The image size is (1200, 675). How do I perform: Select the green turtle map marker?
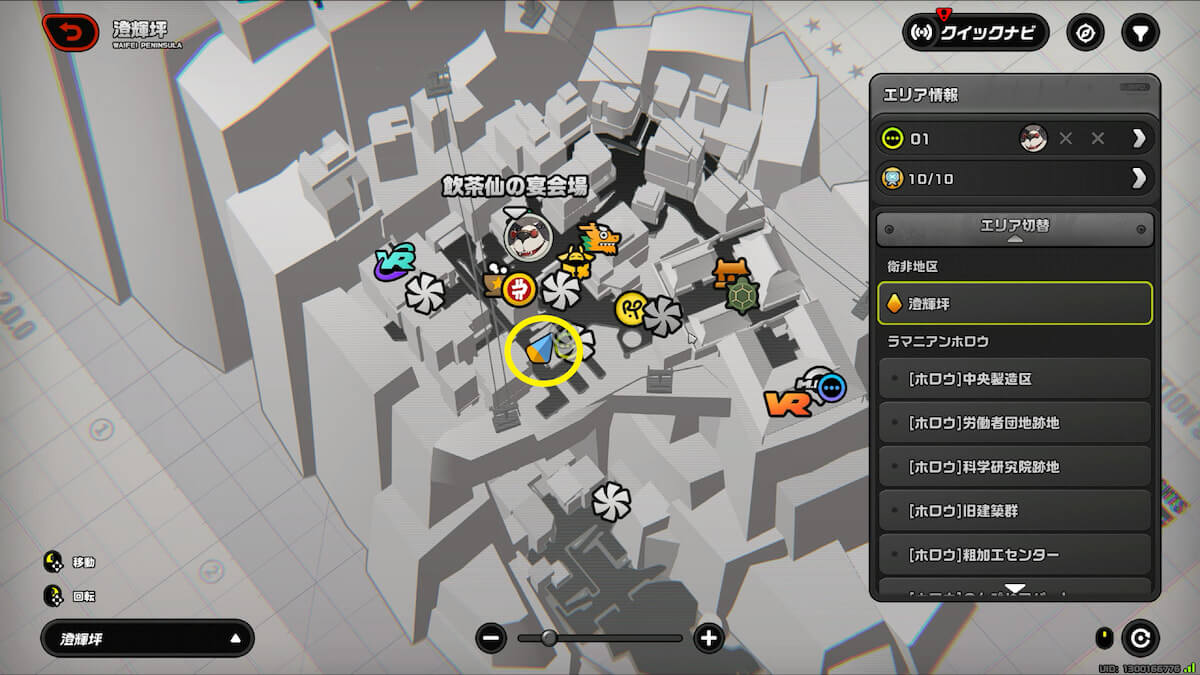[741, 296]
